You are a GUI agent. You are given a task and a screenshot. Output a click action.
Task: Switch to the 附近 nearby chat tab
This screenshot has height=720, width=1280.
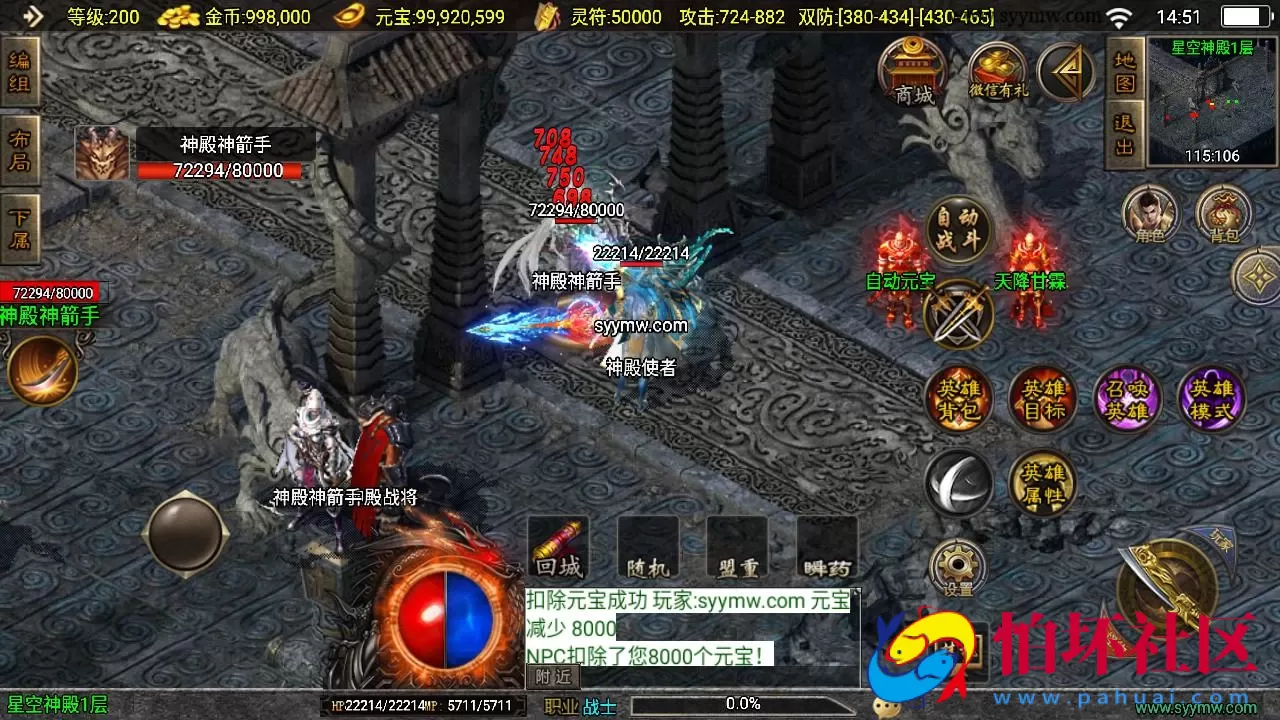pos(551,677)
